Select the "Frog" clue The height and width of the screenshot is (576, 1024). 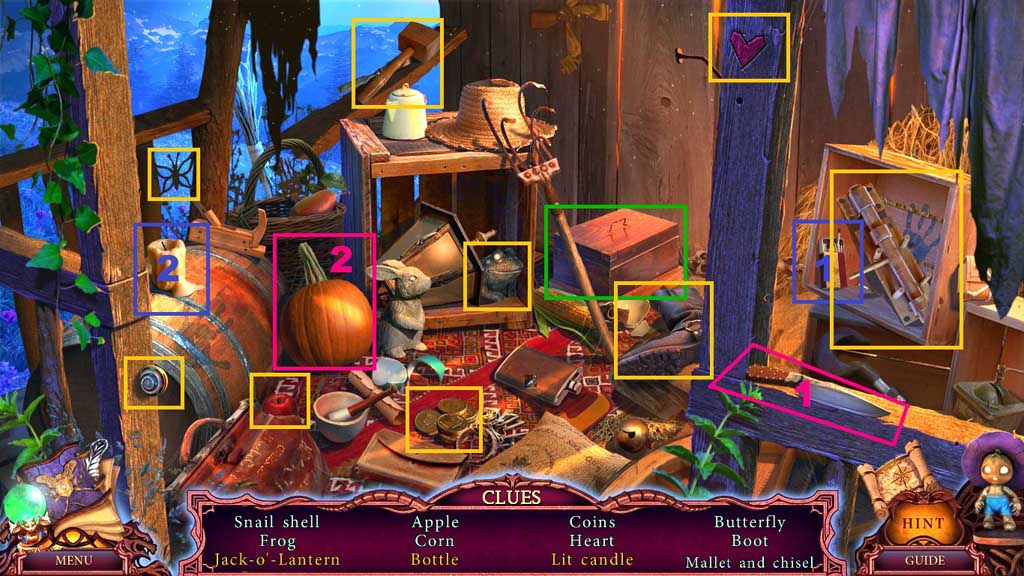(277, 541)
